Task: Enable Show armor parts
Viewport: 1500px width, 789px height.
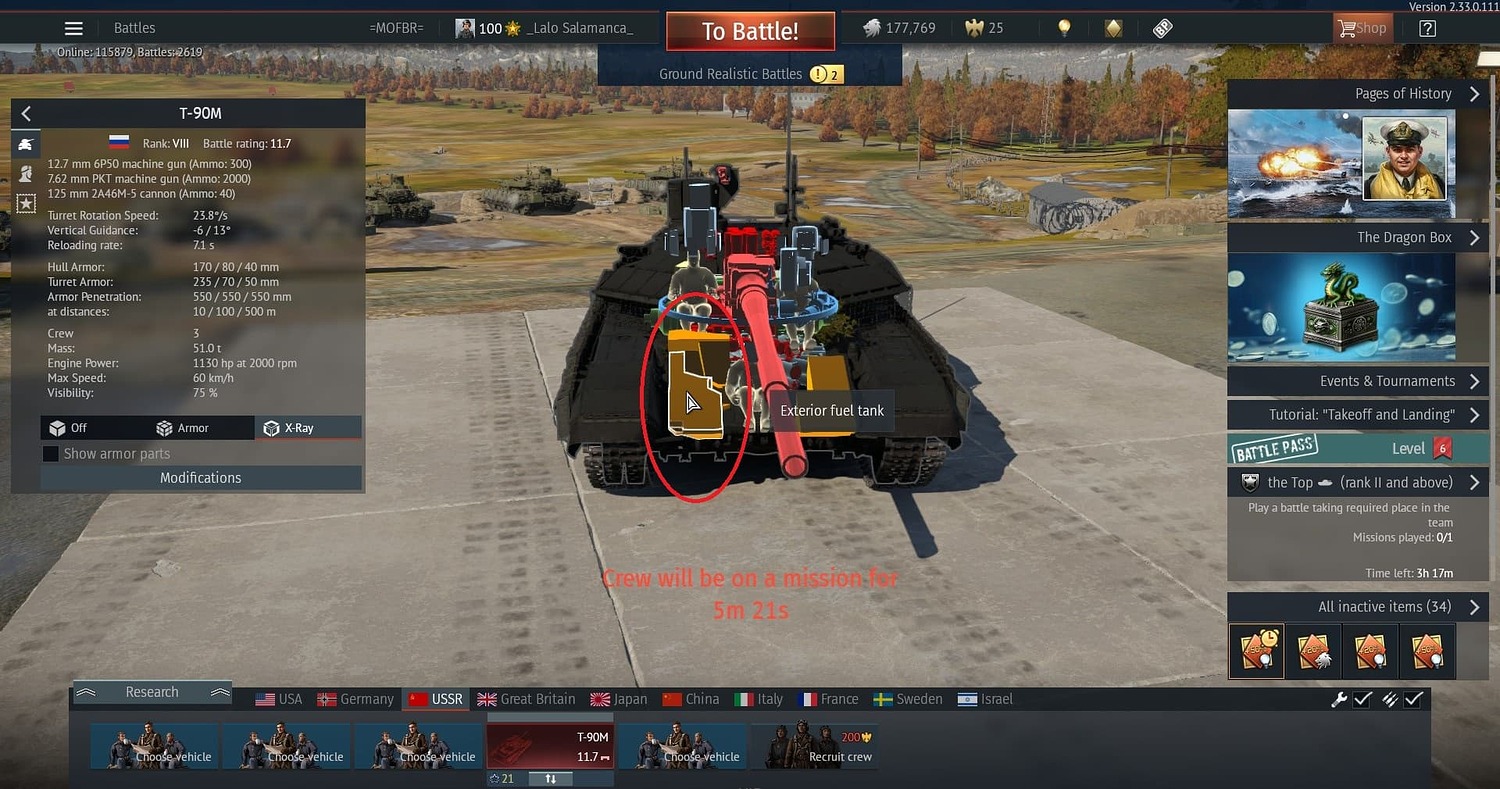Action: click(x=50, y=453)
